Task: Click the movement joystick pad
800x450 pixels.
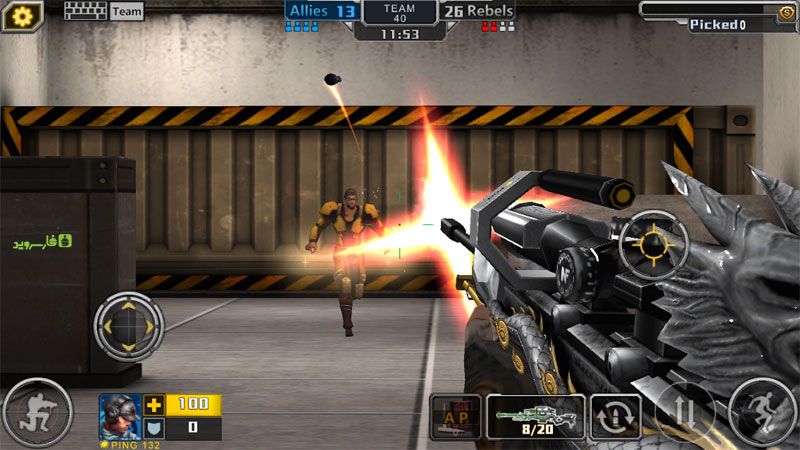Action: click(129, 327)
